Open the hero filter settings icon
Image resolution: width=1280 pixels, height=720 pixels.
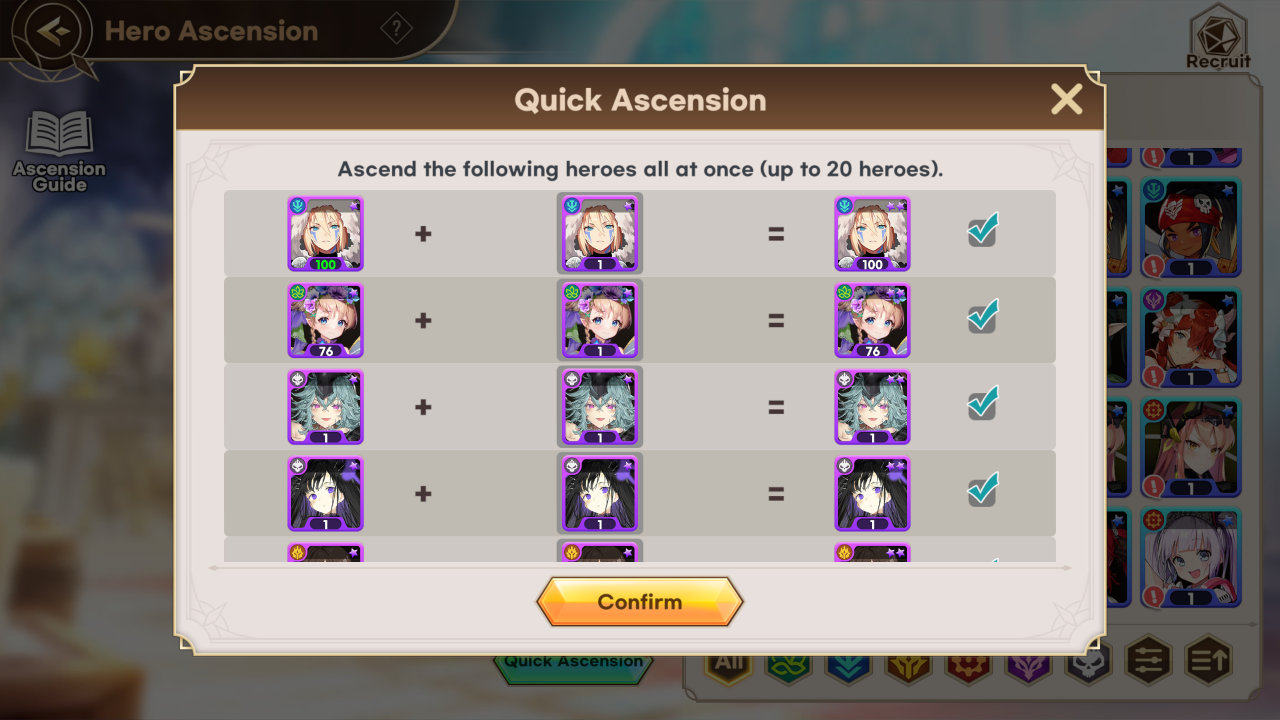point(1148,661)
